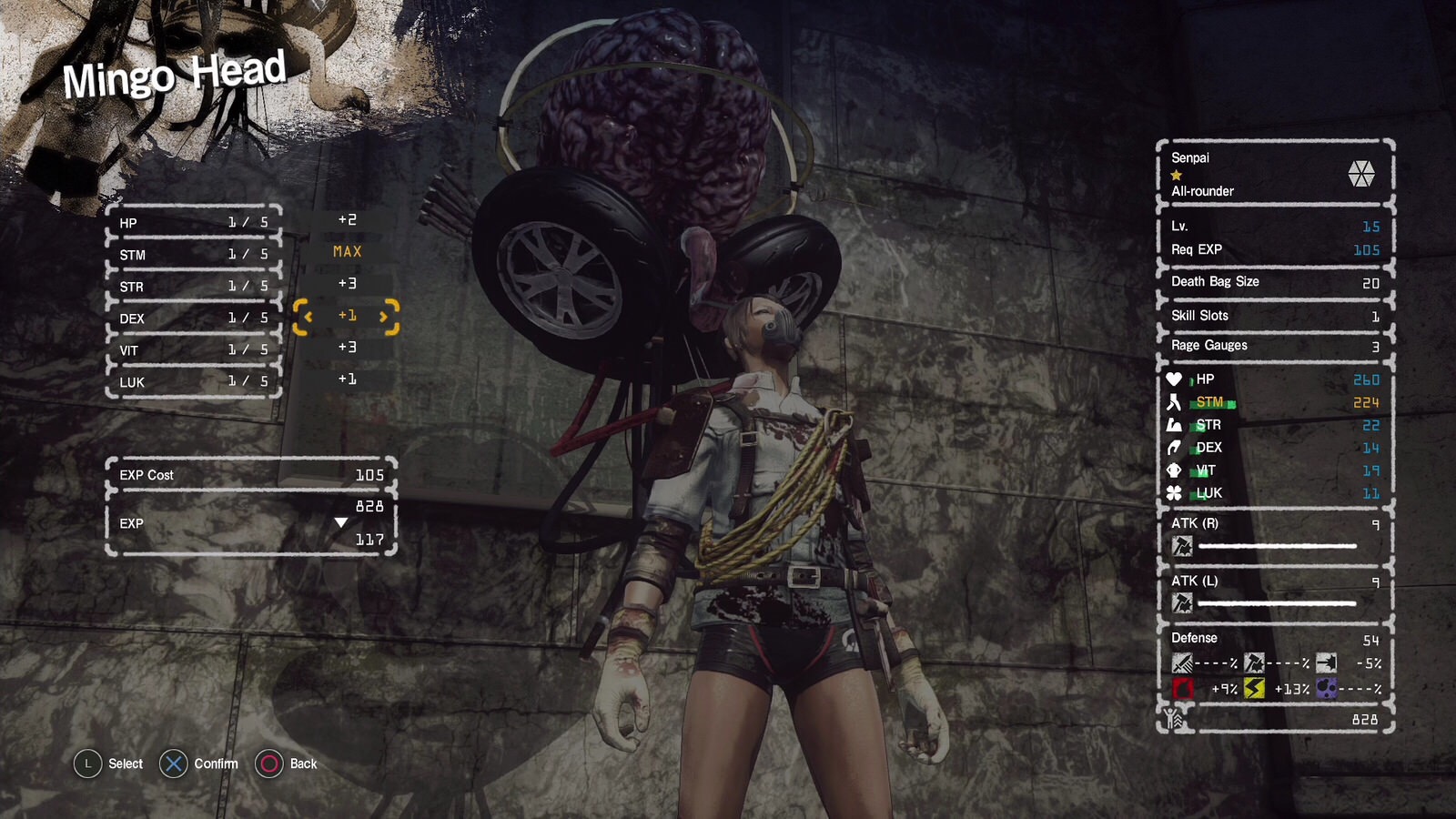Select the HP upgrade row

[x=193, y=223]
